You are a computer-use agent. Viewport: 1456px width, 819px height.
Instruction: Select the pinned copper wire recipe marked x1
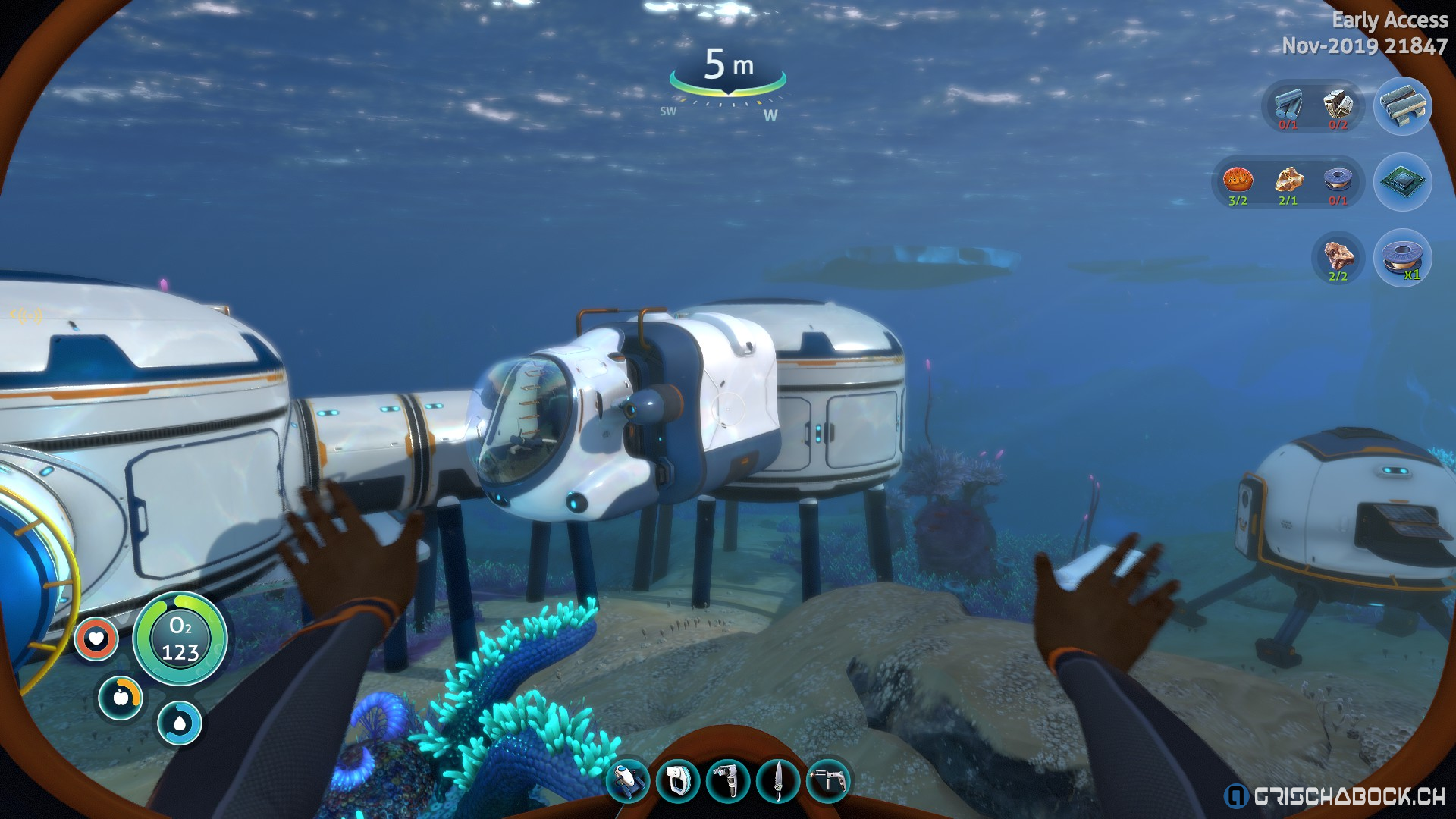[x=1403, y=258]
